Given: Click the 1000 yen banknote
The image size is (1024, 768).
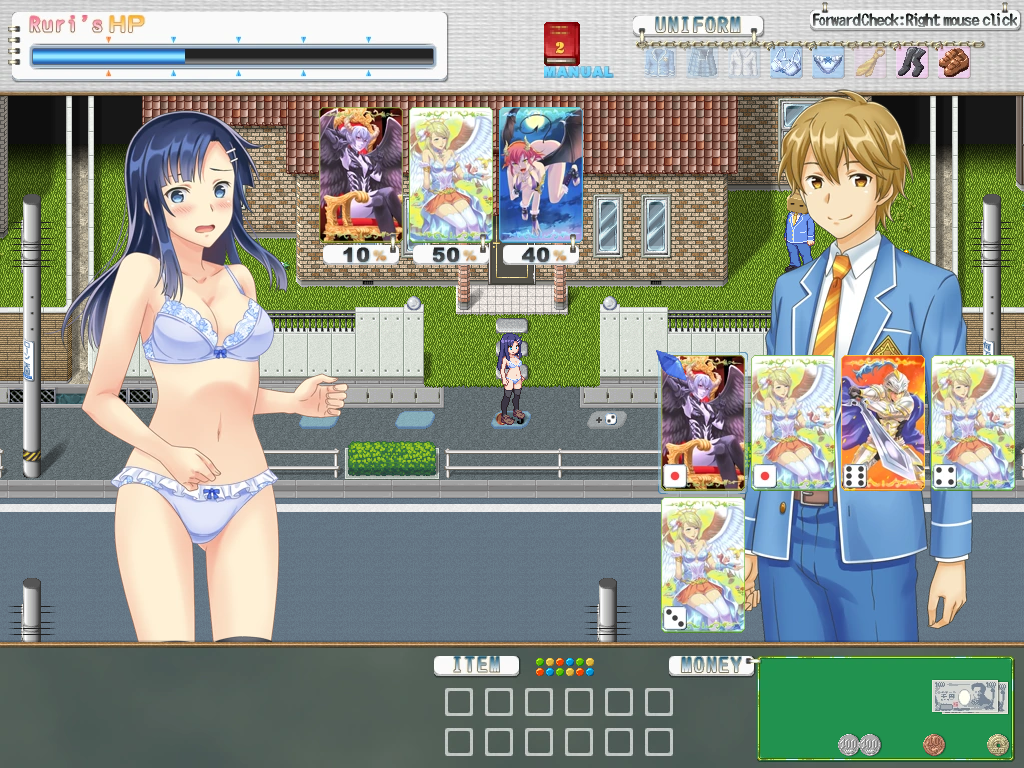Looking at the screenshot, I should tap(969, 696).
